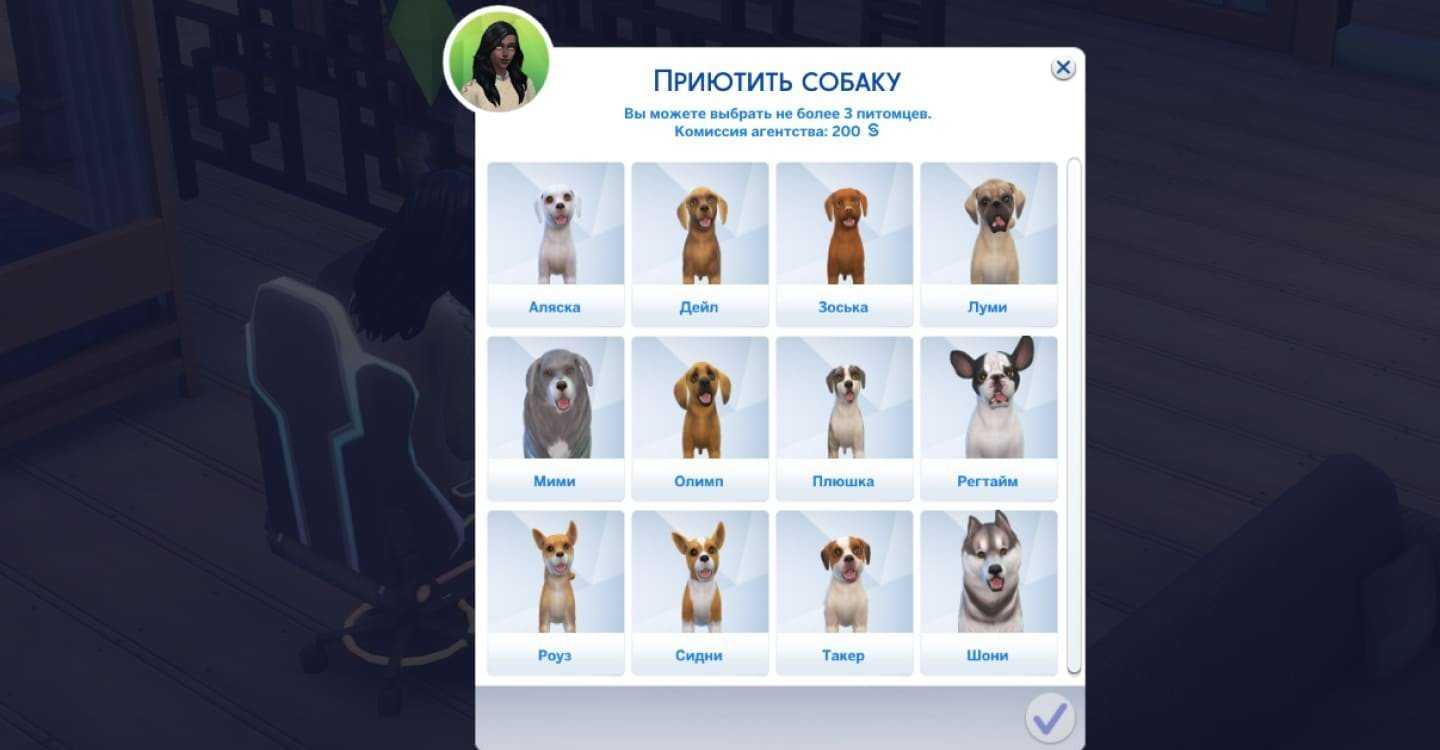Image resolution: width=1440 pixels, height=750 pixels.
Task: Select the dog named Роуз
Action: (555, 591)
